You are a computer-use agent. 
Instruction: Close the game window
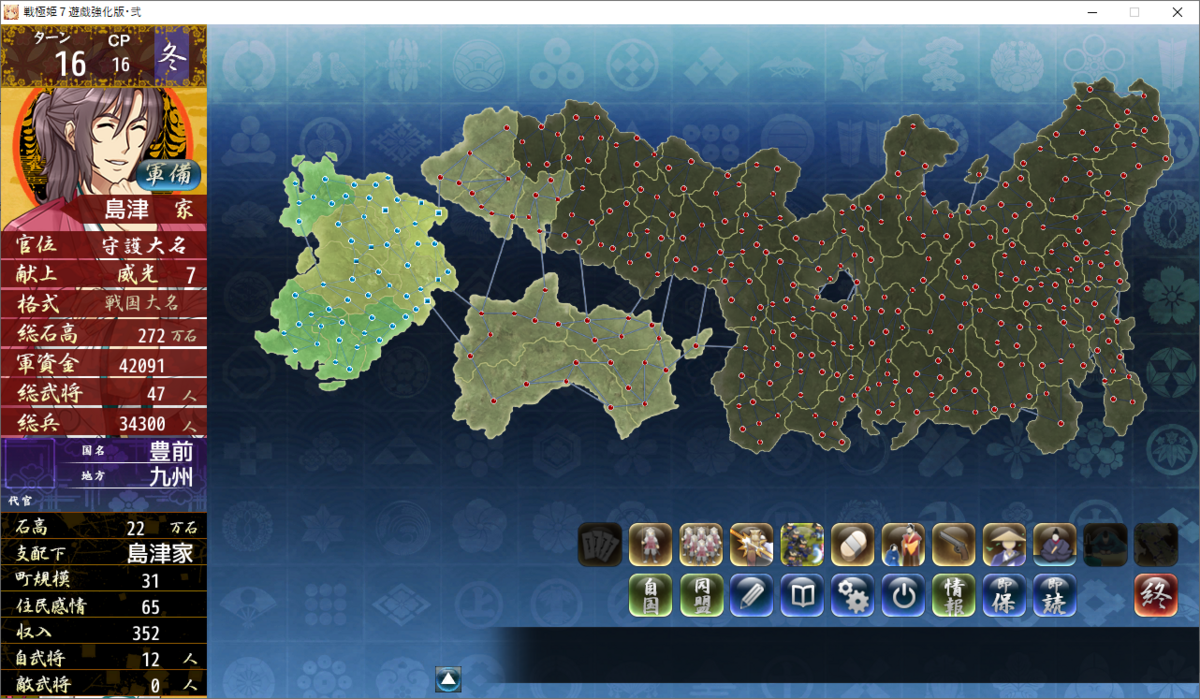1176,12
